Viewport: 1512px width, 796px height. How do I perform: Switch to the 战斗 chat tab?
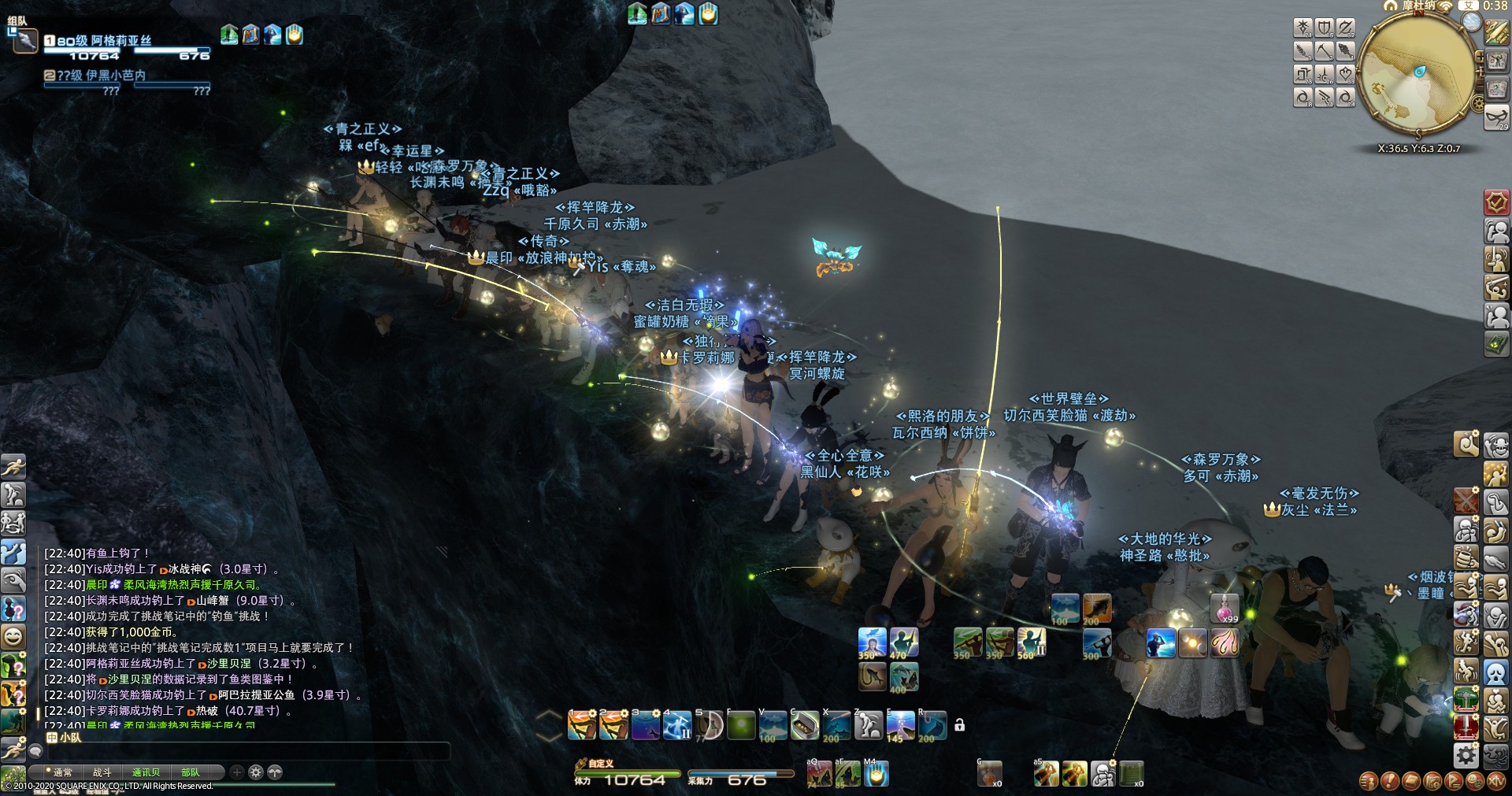pos(102,772)
